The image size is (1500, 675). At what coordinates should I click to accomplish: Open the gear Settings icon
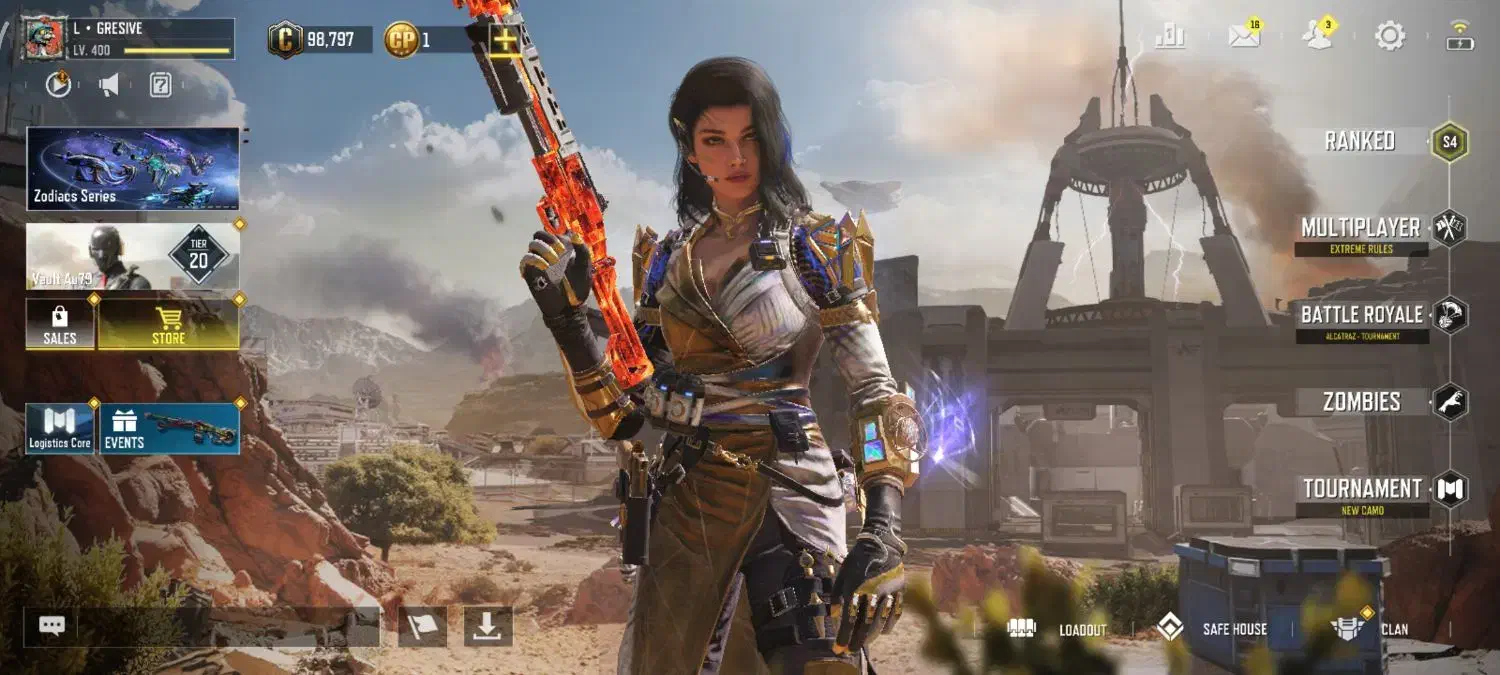point(1390,36)
